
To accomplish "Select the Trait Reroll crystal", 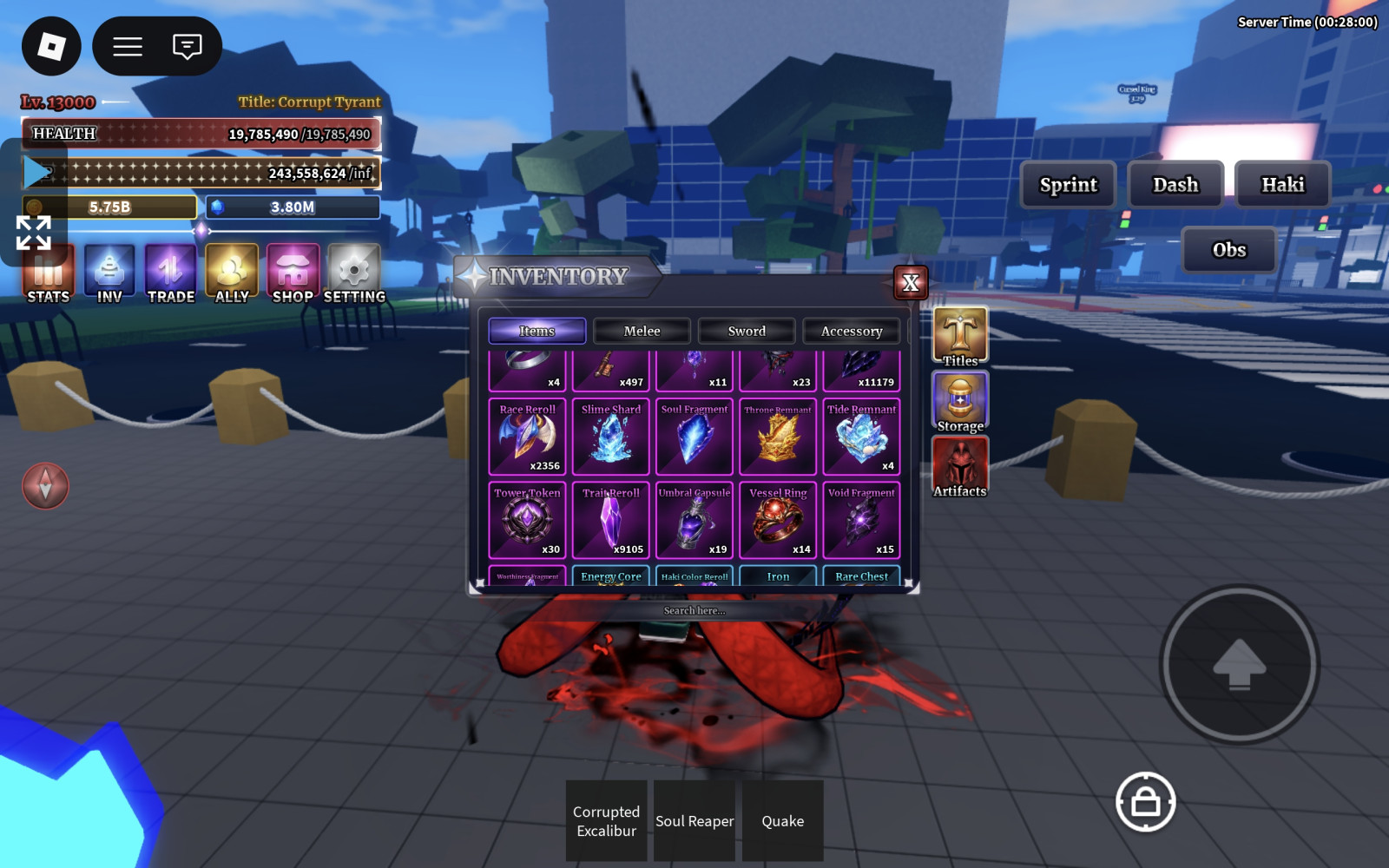I will point(611,520).
